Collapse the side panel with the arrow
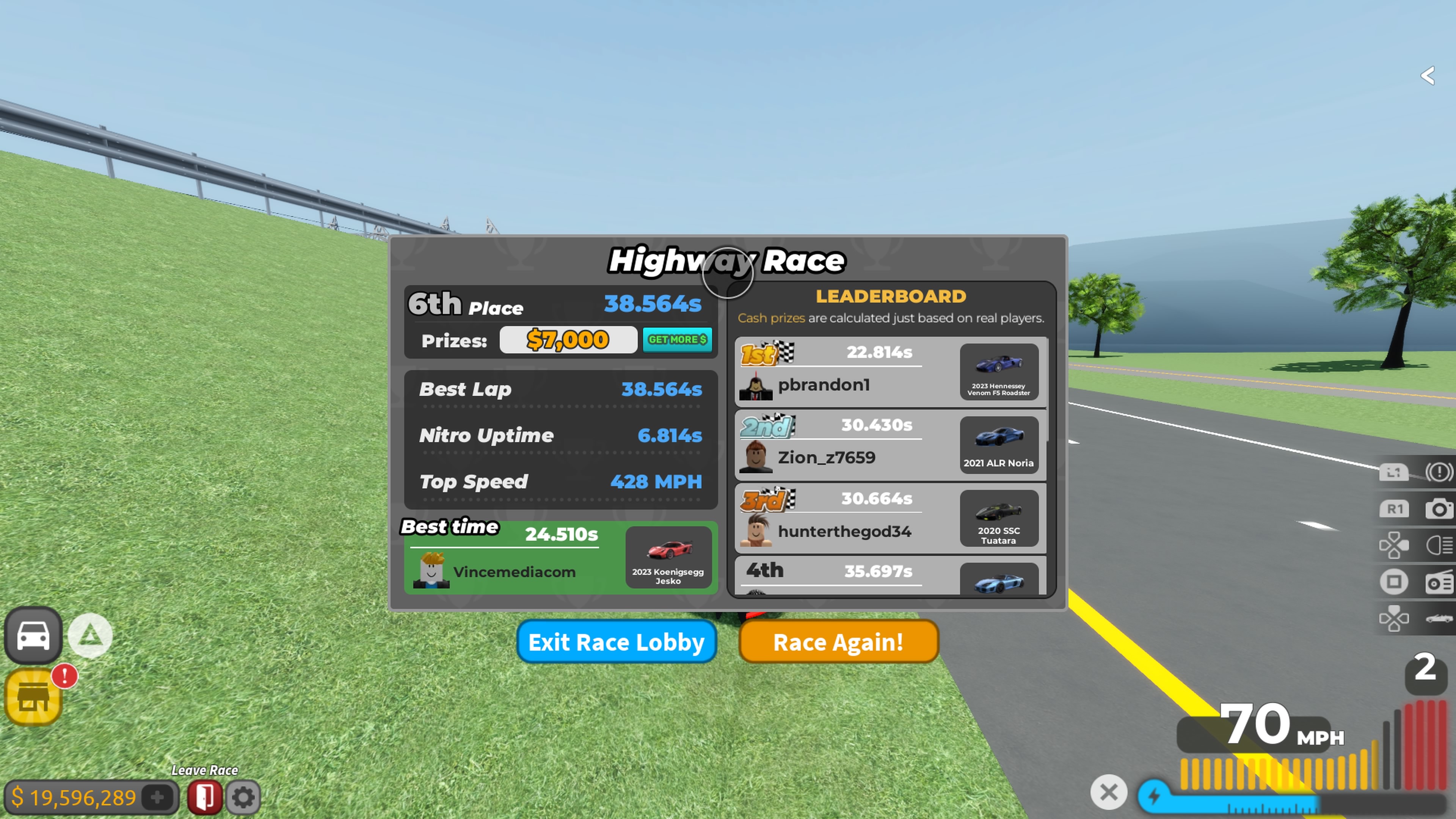Image resolution: width=1456 pixels, height=819 pixels. click(x=1428, y=75)
